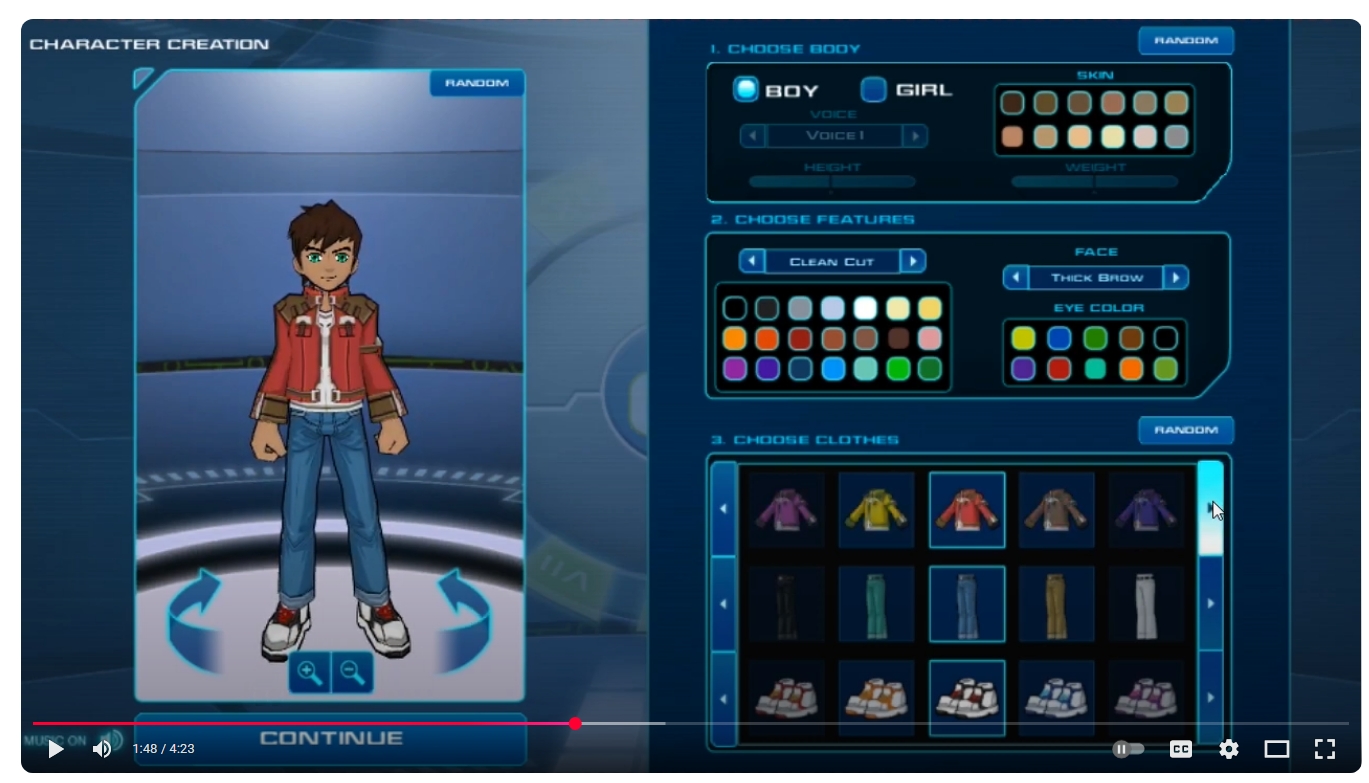Zoom out of the character preview
The height and width of the screenshot is (783, 1369).
pyautogui.click(x=351, y=673)
